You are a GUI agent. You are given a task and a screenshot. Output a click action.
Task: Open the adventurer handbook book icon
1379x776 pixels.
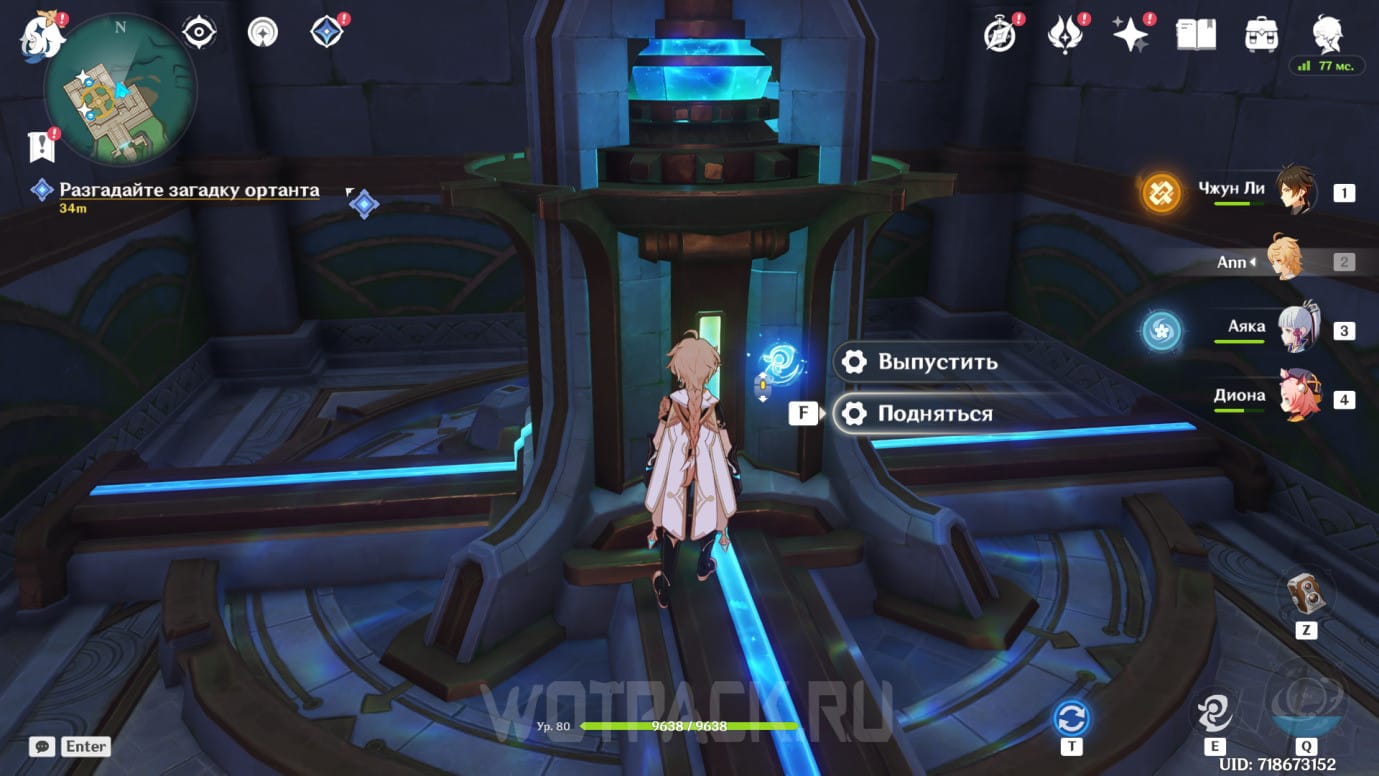click(1196, 35)
